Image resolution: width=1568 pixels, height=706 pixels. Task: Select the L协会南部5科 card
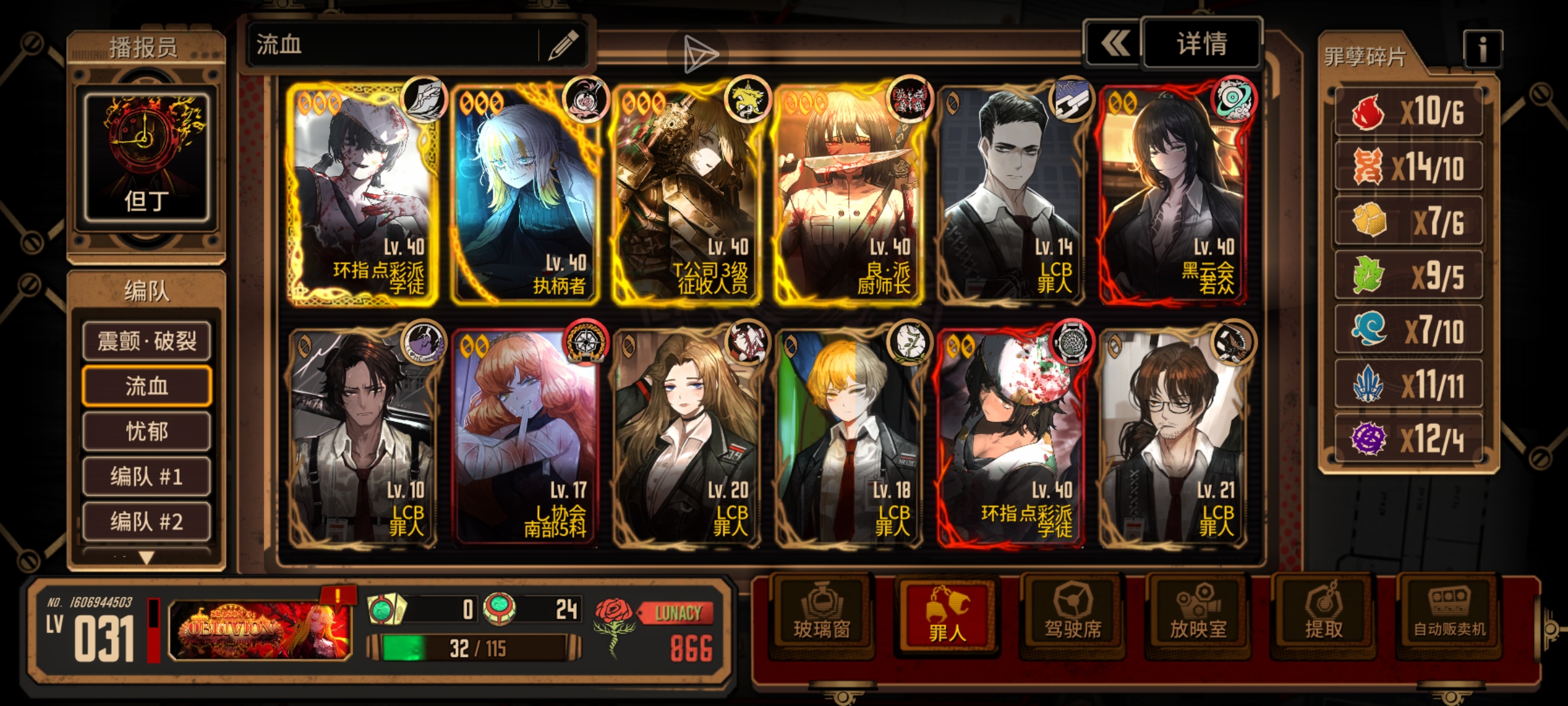point(524,436)
